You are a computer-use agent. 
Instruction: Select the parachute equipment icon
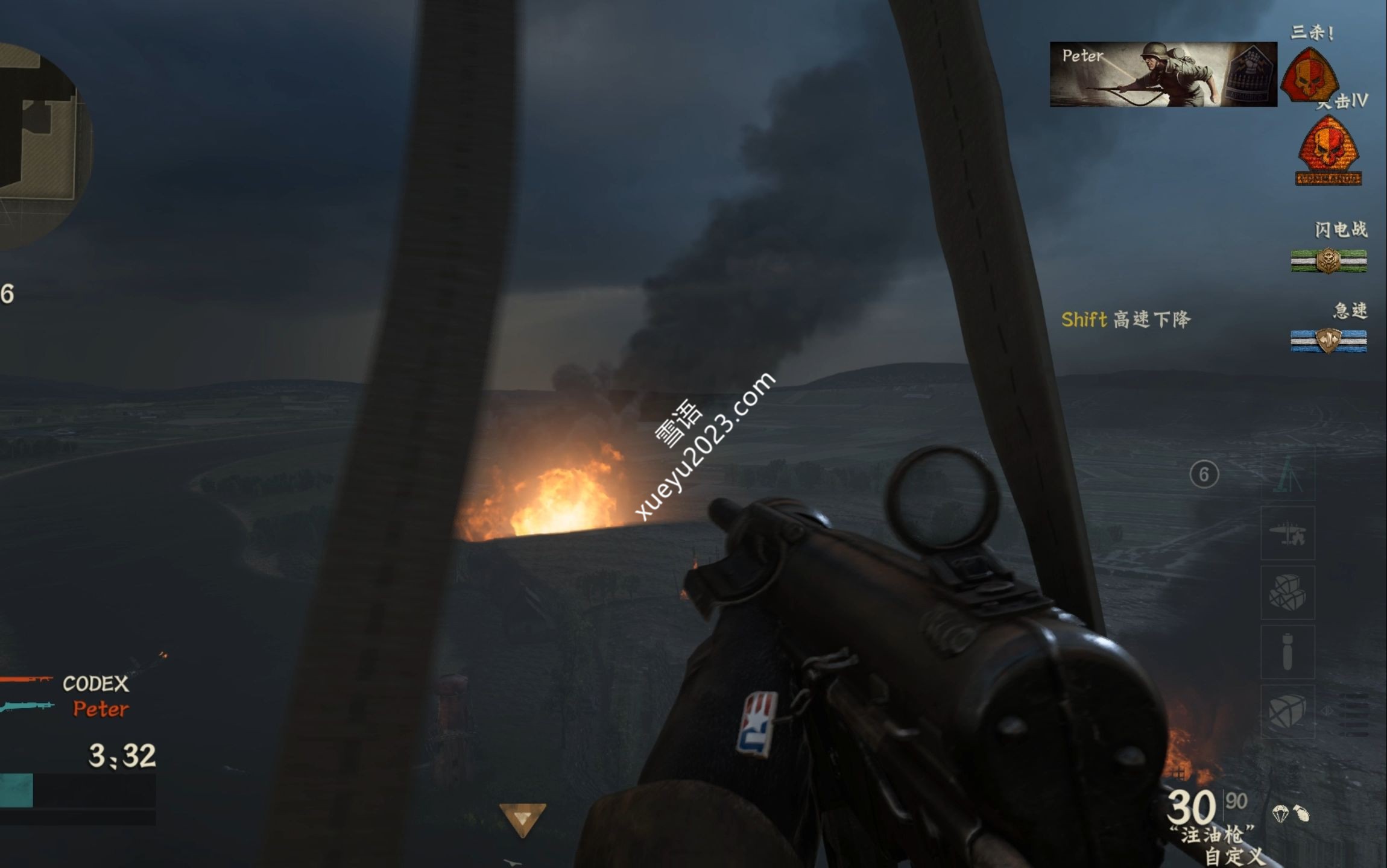[x=1280, y=814]
